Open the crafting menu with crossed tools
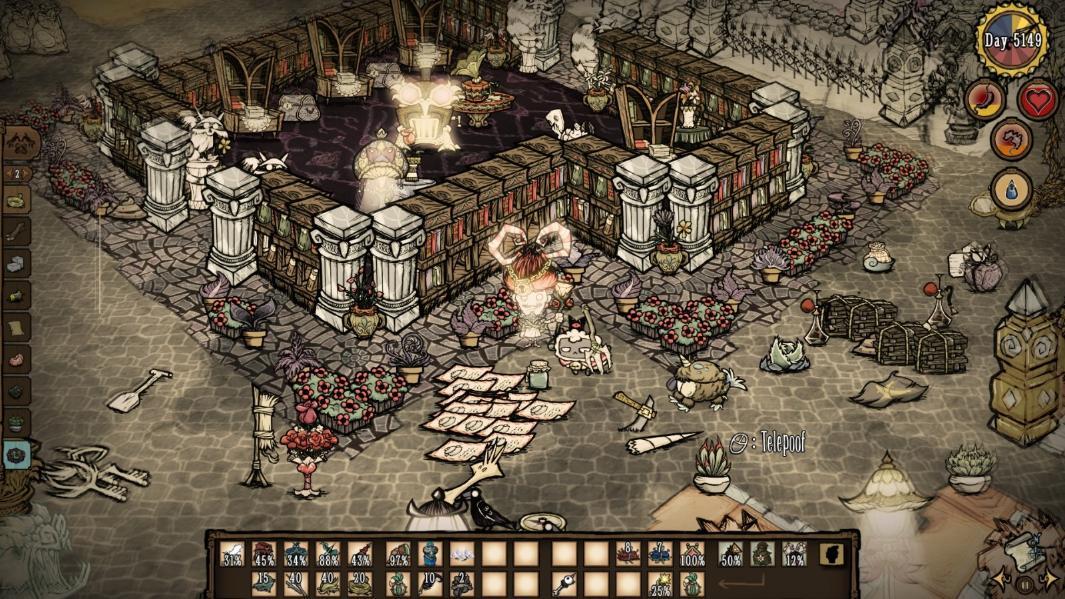The image size is (1065, 599). [17, 146]
